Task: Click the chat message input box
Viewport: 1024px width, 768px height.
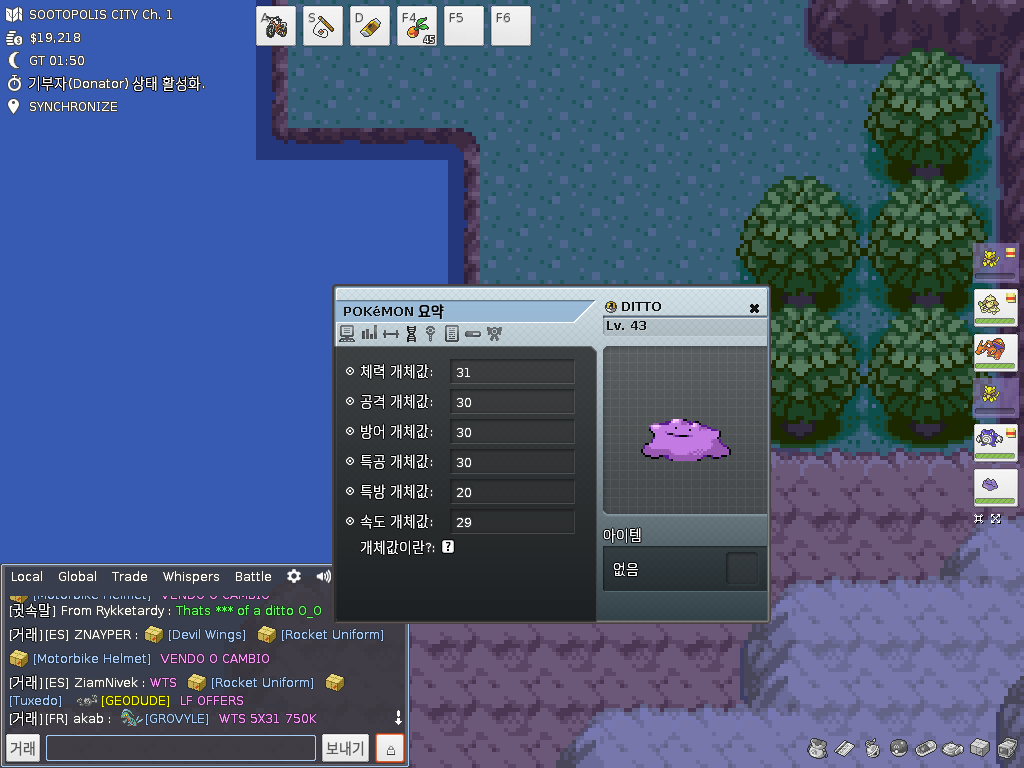Action: pos(181,748)
